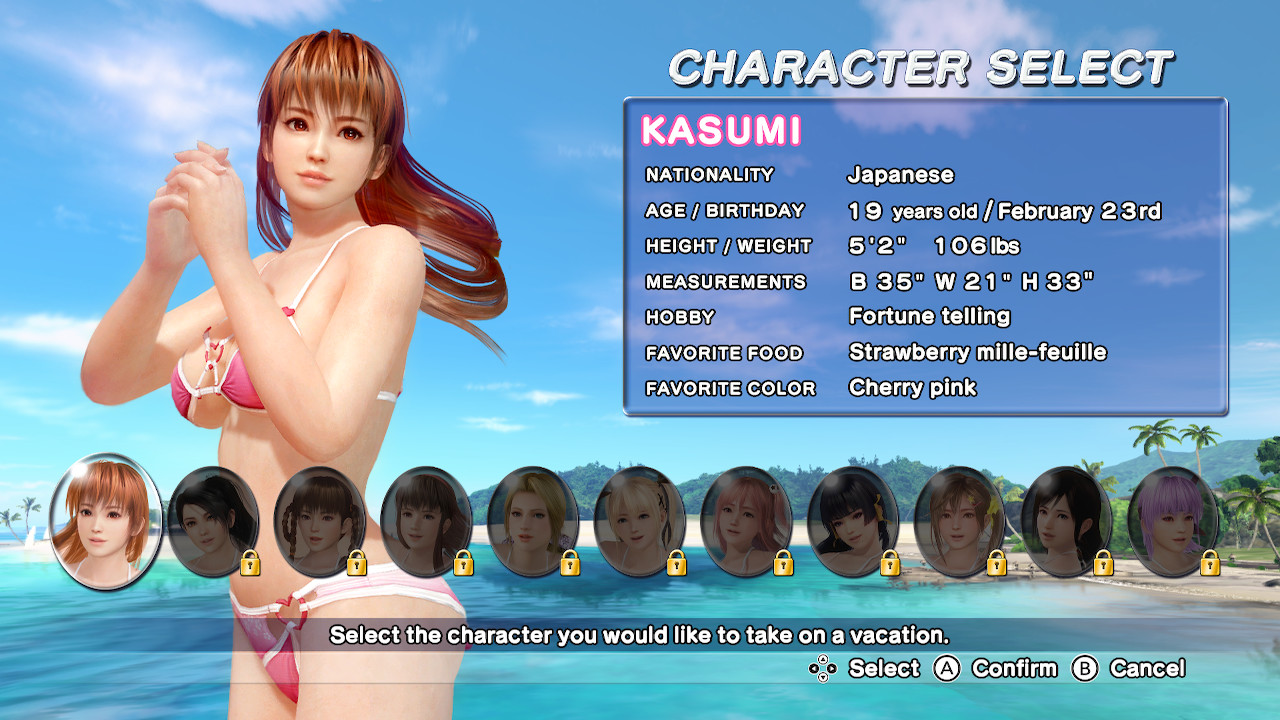Select the locked purple-haired character portrait
Viewport: 1280px width, 720px height.
coord(1173,521)
